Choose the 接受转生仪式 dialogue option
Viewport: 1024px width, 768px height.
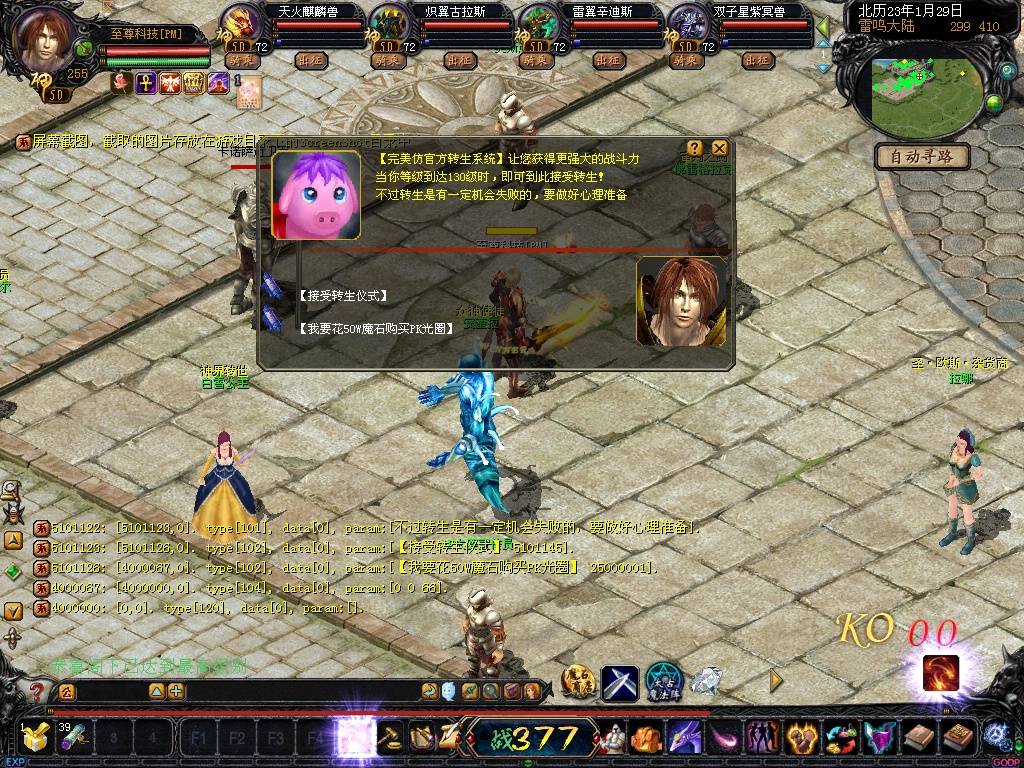[342, 297]
